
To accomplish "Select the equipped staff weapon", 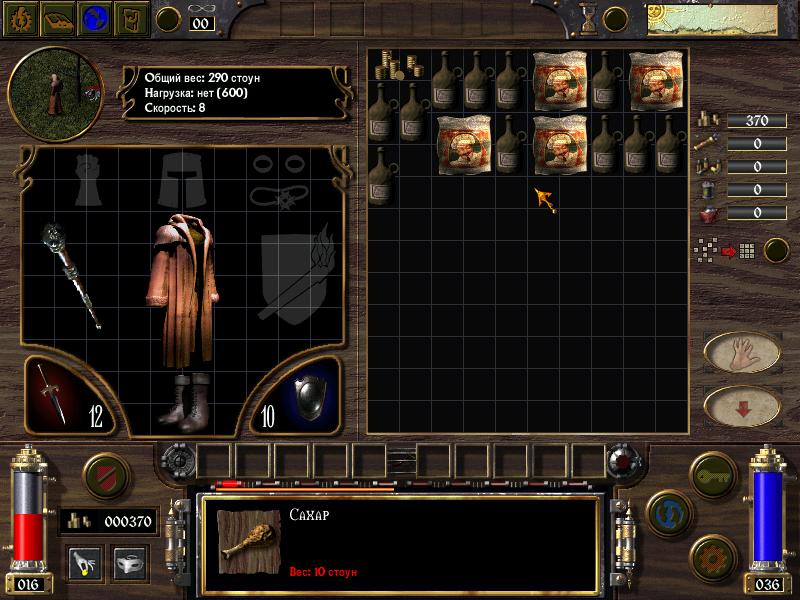I will click(71, 274).
